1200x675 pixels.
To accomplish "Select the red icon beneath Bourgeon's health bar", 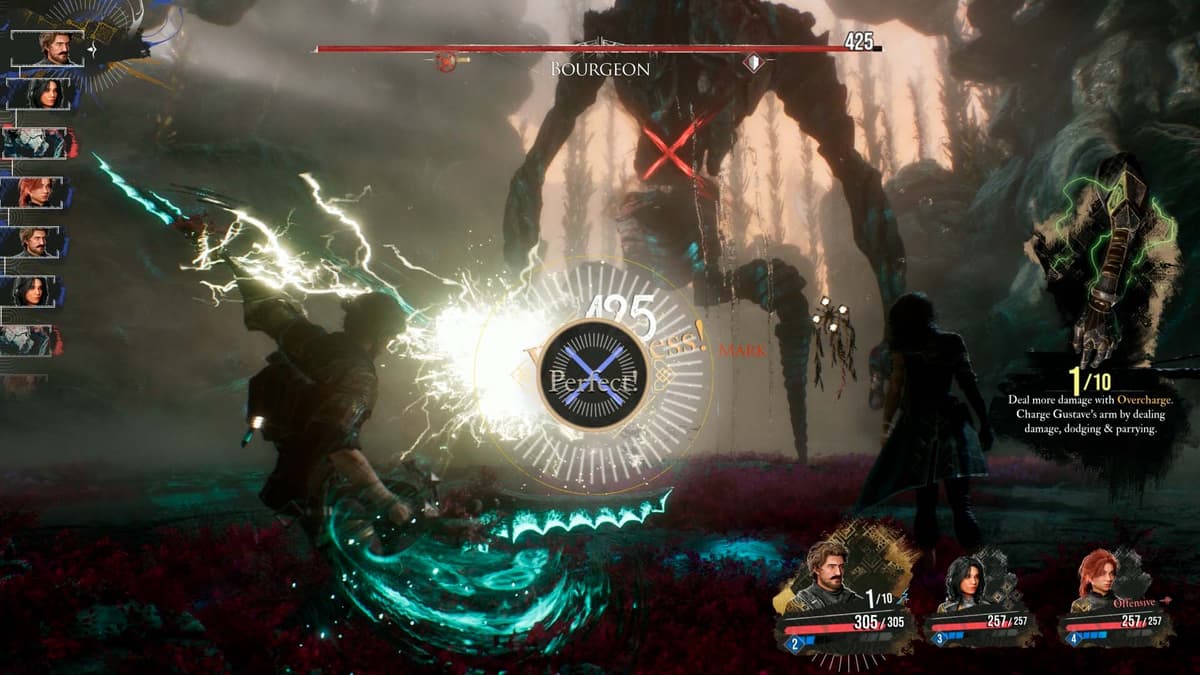I will tap(446, 63).
